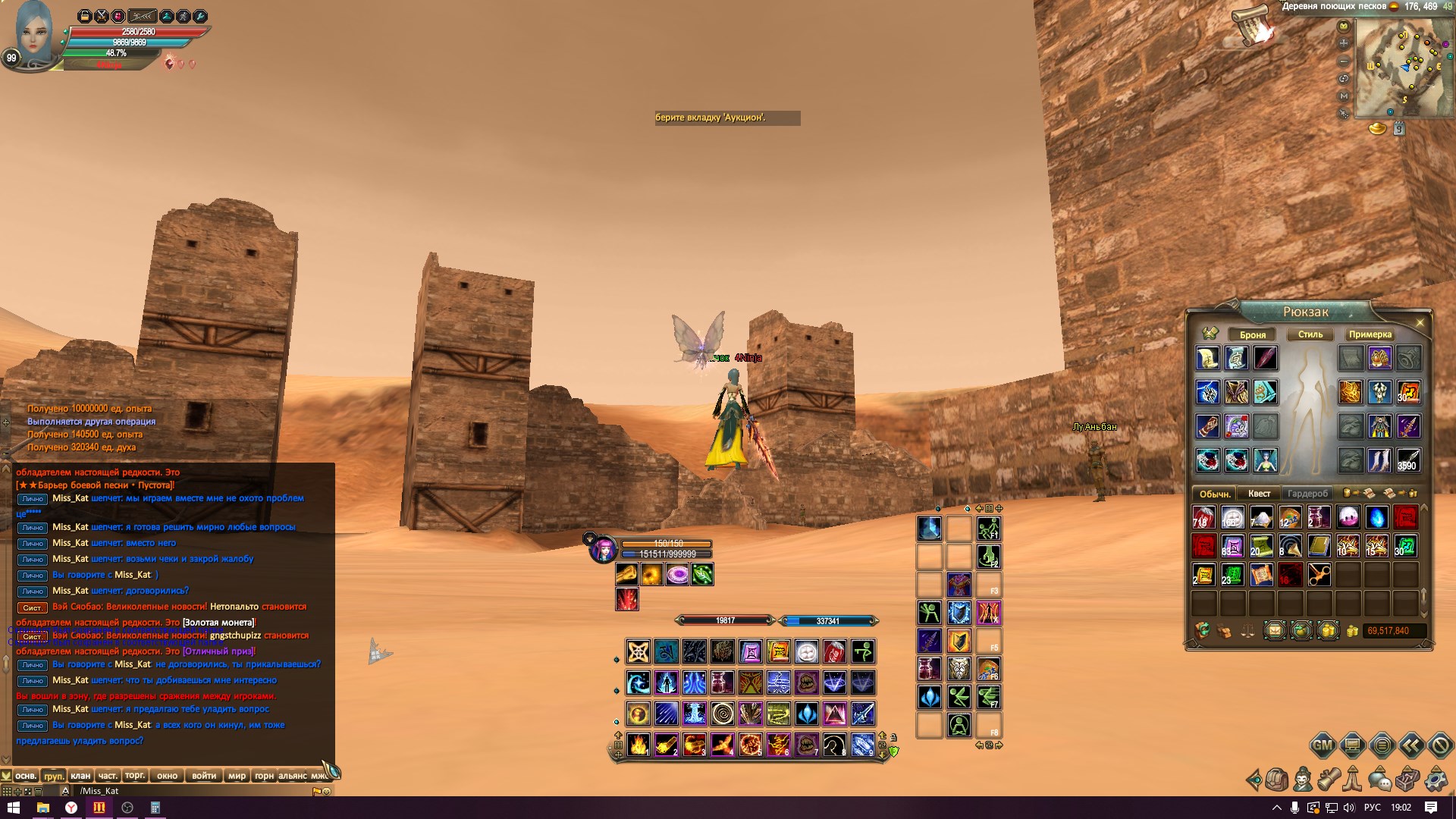The height and width of the screenshot is (819, 1456).
Task: Activate the fire skill in hotbar slot 1
Action: point(639,745)
